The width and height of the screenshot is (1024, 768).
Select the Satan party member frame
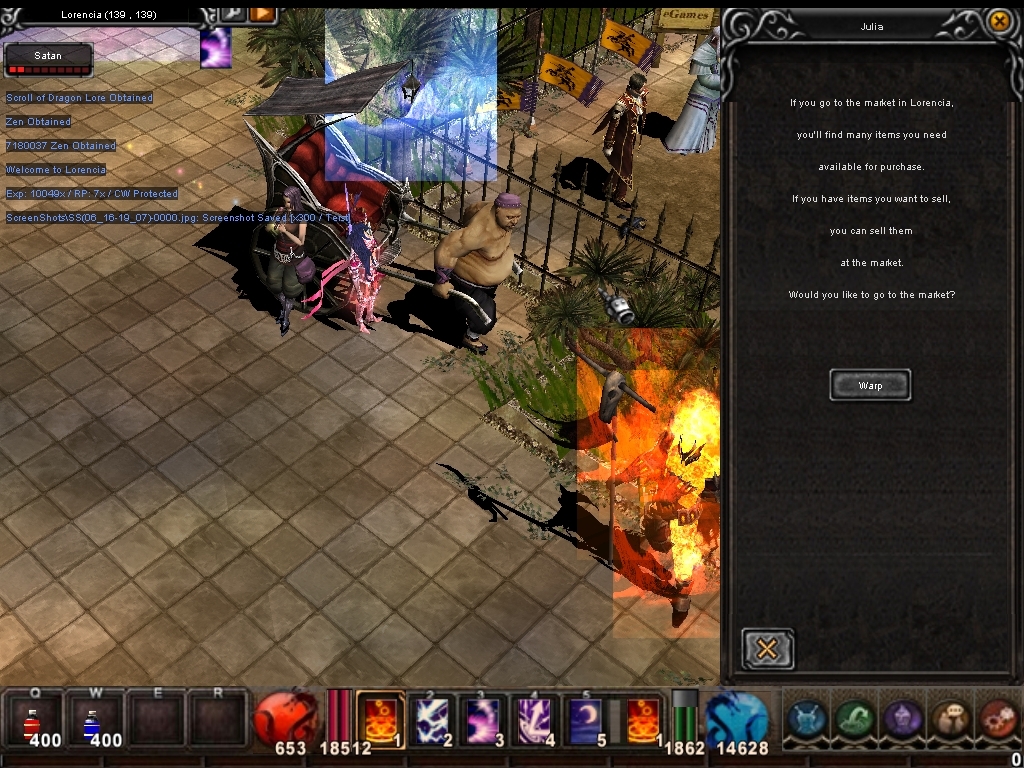click(x=48, y=60)
